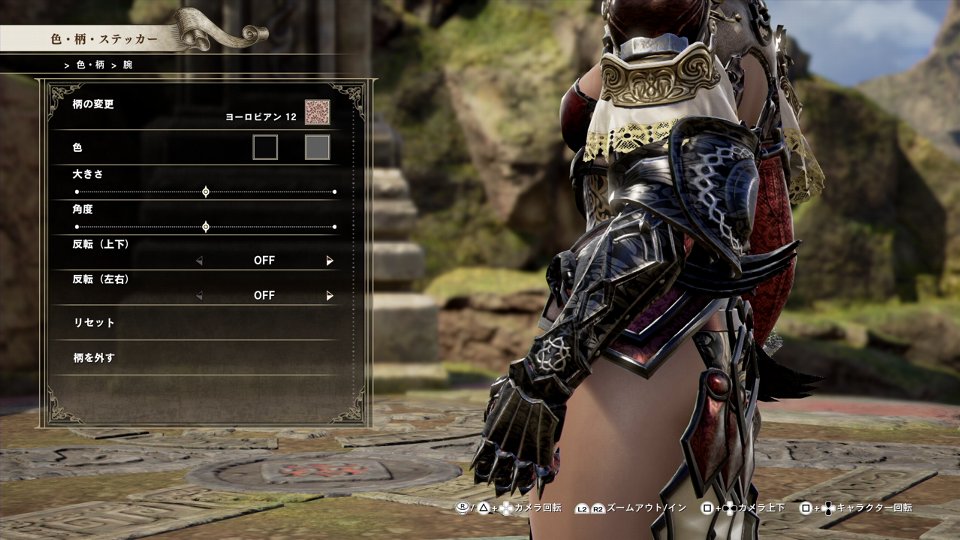Adjust the 大きさ size slider handle
The width and height of the screenshot is (960, 540).
206,191
